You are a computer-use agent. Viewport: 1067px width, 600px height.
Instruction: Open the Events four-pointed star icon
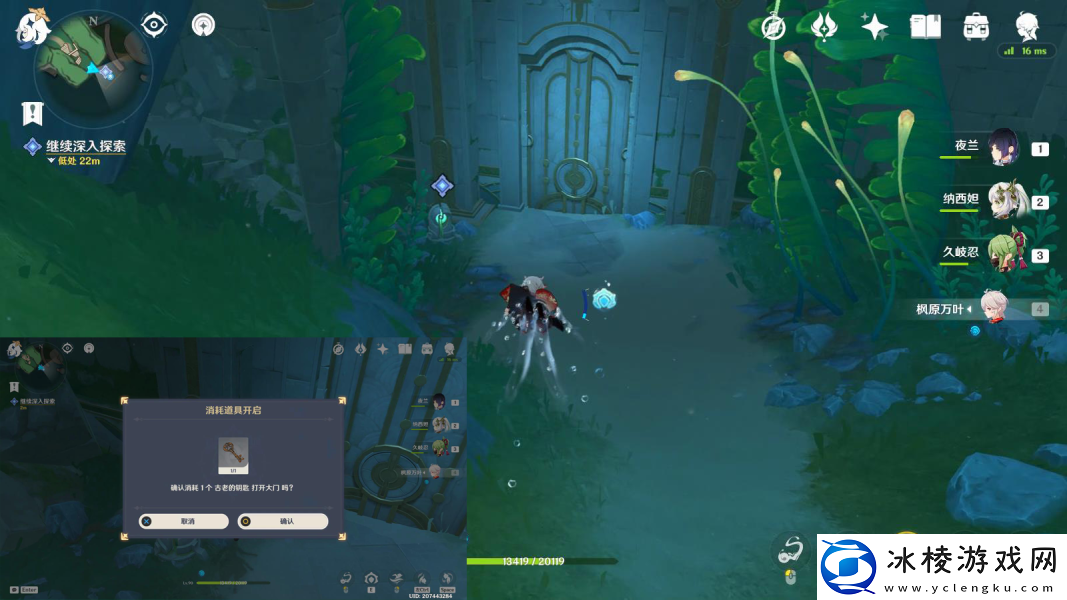coord(875,27)
